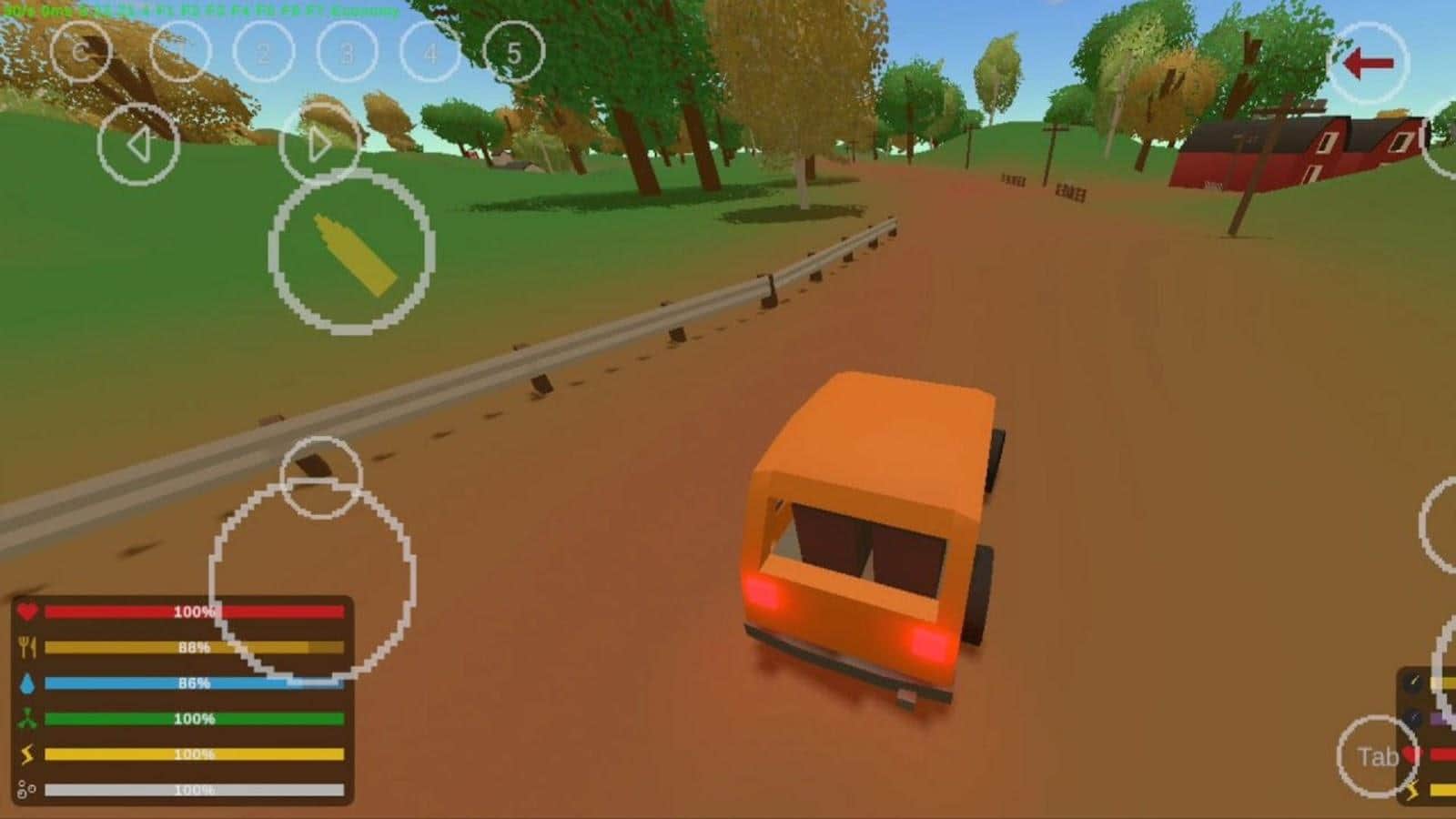Select hotbar slot number 2

tap(263, 54)
